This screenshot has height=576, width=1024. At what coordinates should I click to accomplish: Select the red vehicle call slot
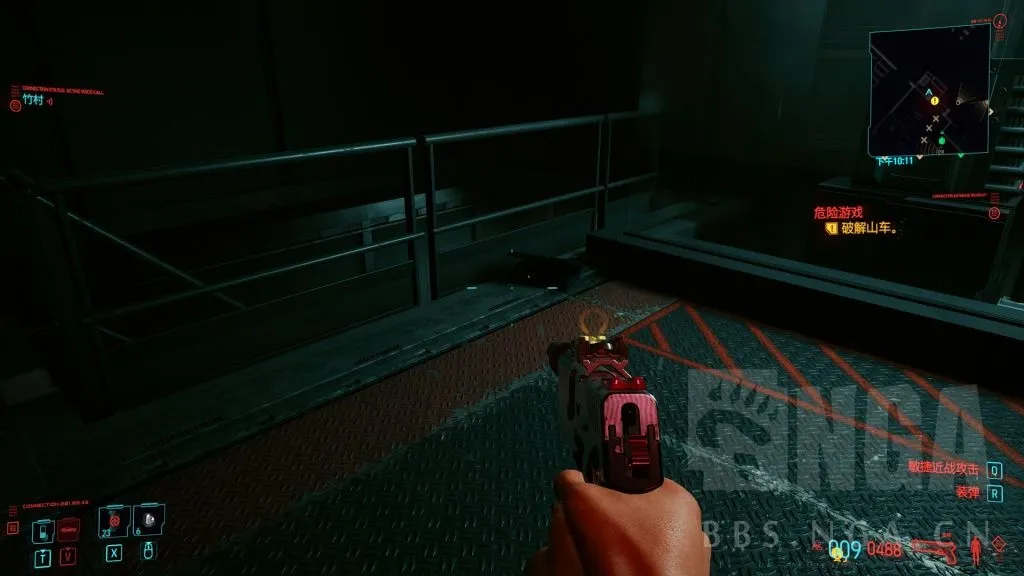68,529
